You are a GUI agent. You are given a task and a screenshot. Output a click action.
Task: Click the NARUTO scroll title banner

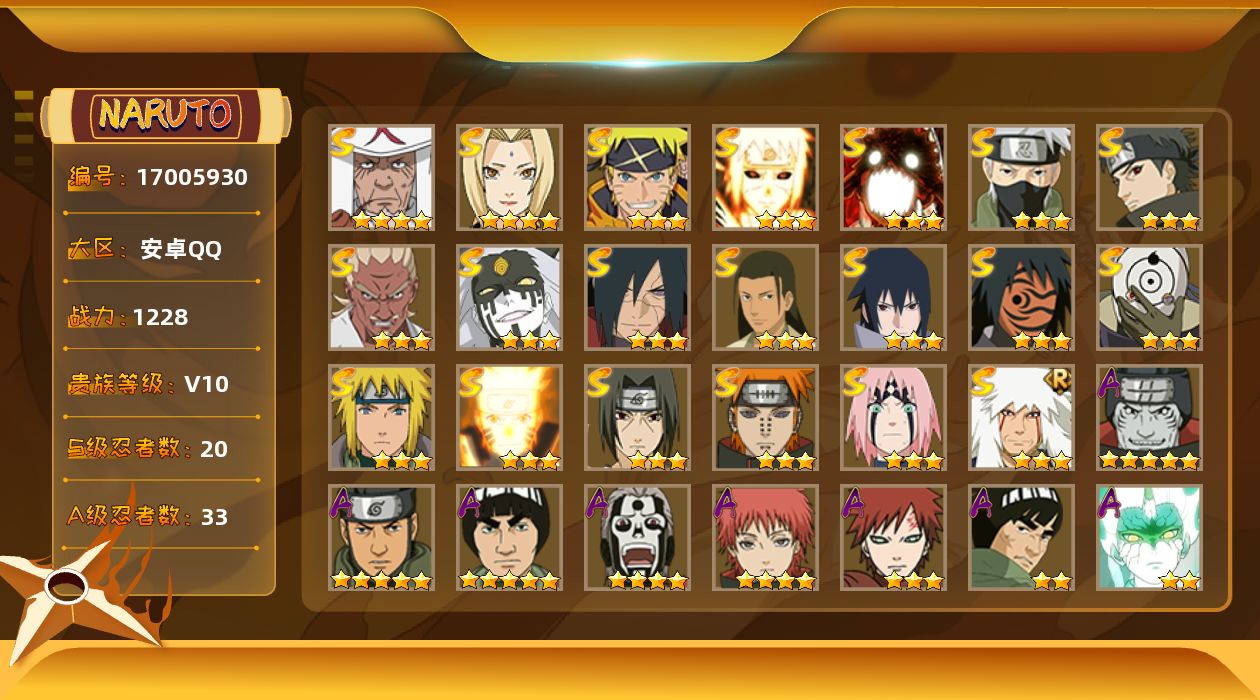pyautogui.click(x=166, y=115)
